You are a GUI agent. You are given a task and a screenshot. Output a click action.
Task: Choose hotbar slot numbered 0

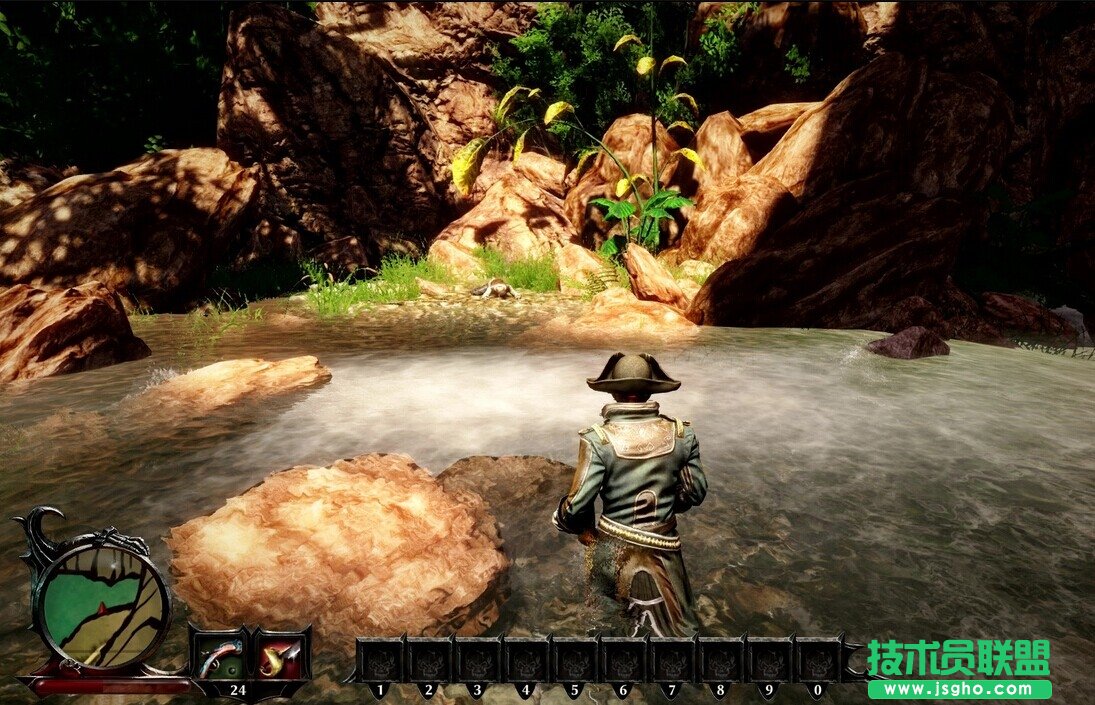click(819, 660)
